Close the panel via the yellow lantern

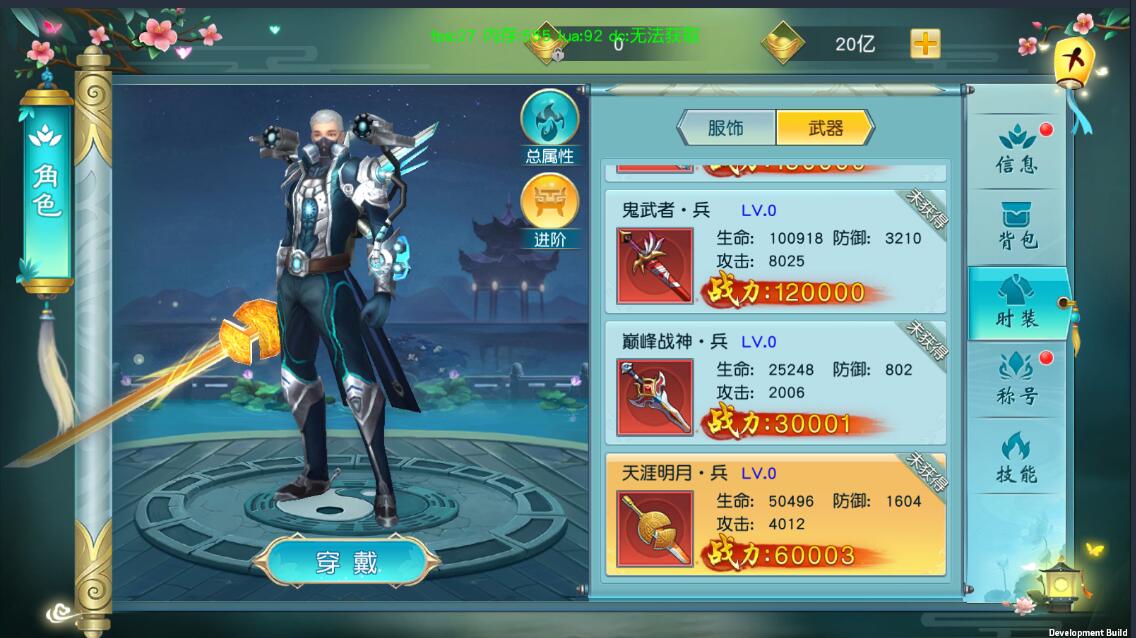(1074, 62)
